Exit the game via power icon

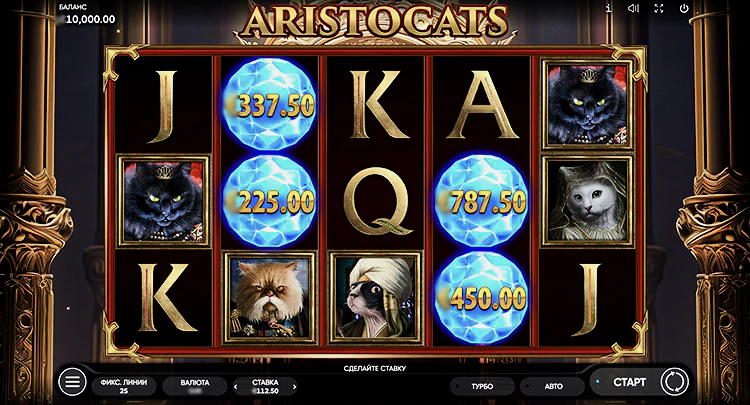684,8
